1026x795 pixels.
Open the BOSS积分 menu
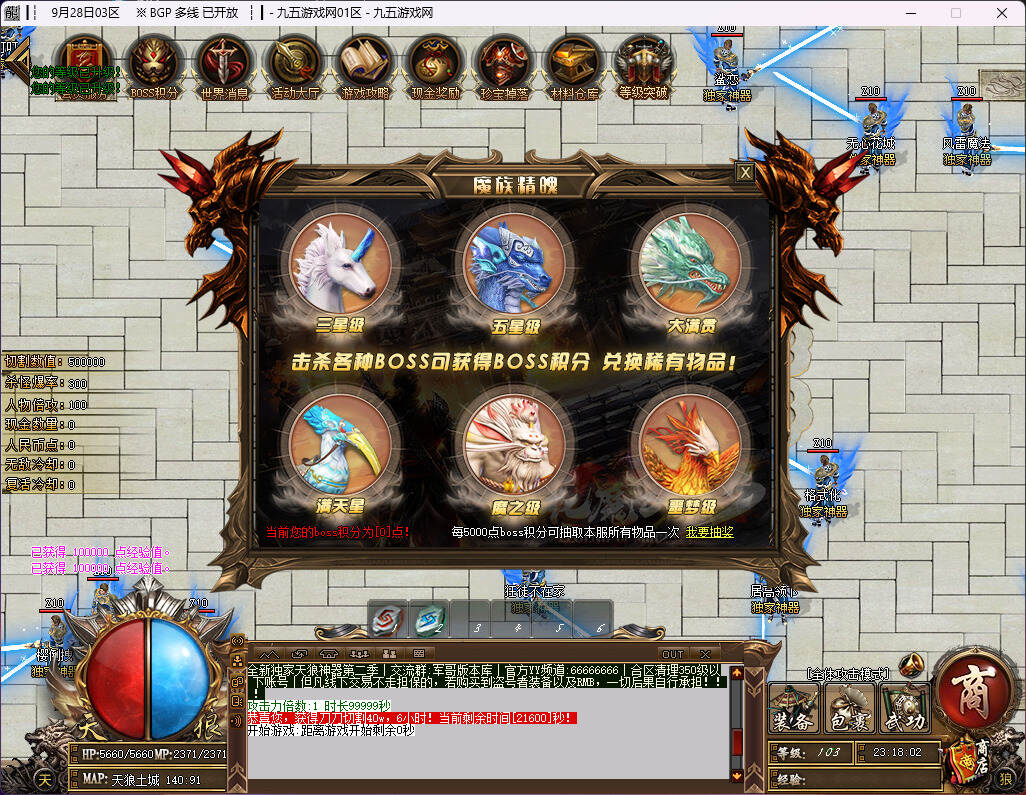[154, 67]
